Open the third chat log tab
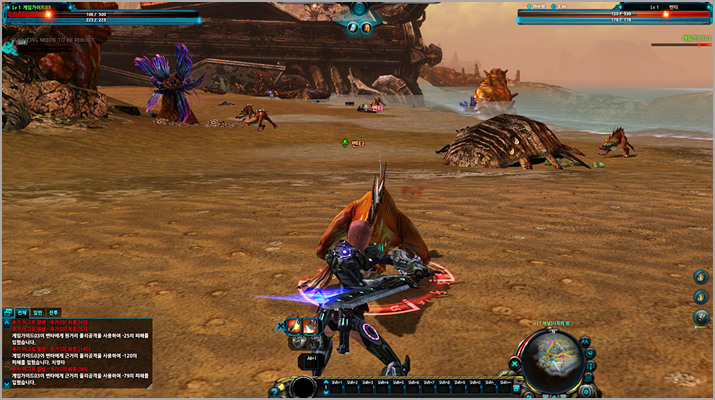 pyautogui.click(x=54, y=313)
